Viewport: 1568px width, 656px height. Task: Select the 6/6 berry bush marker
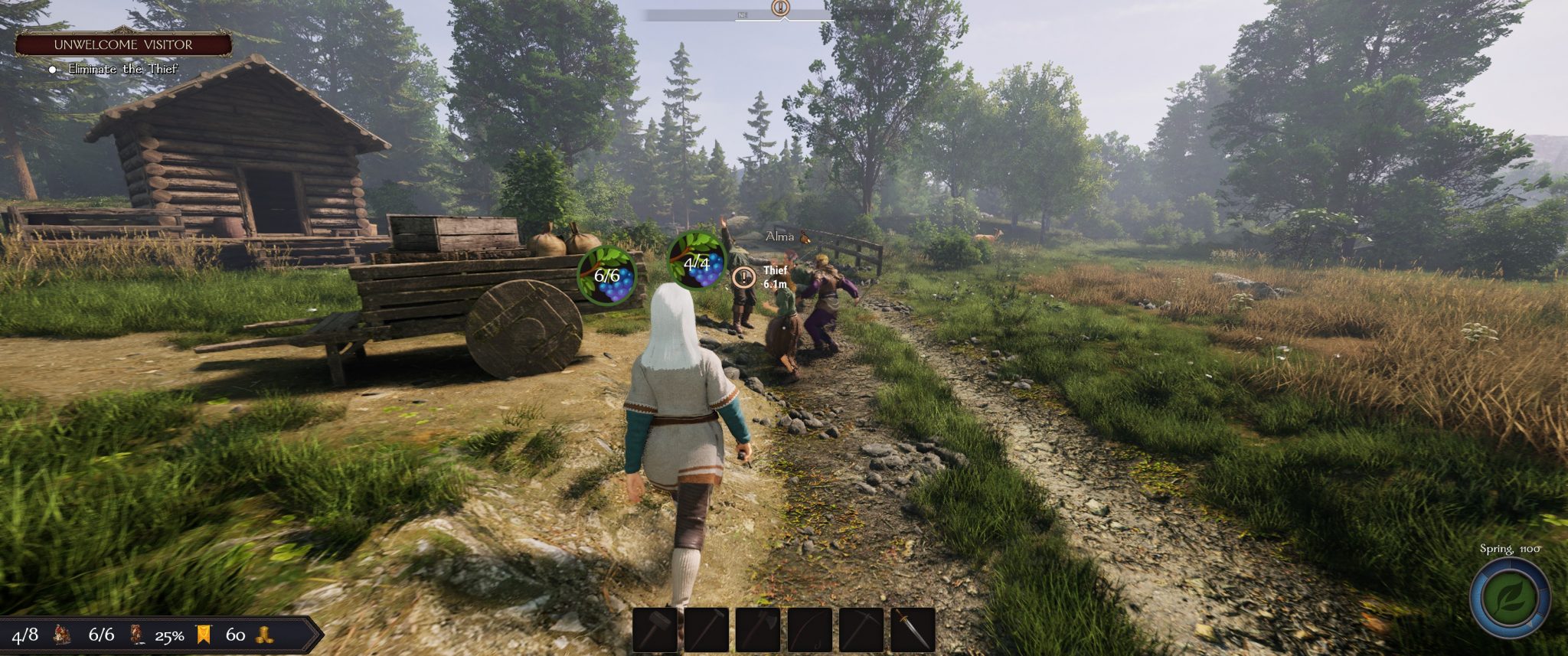(607, 275)
